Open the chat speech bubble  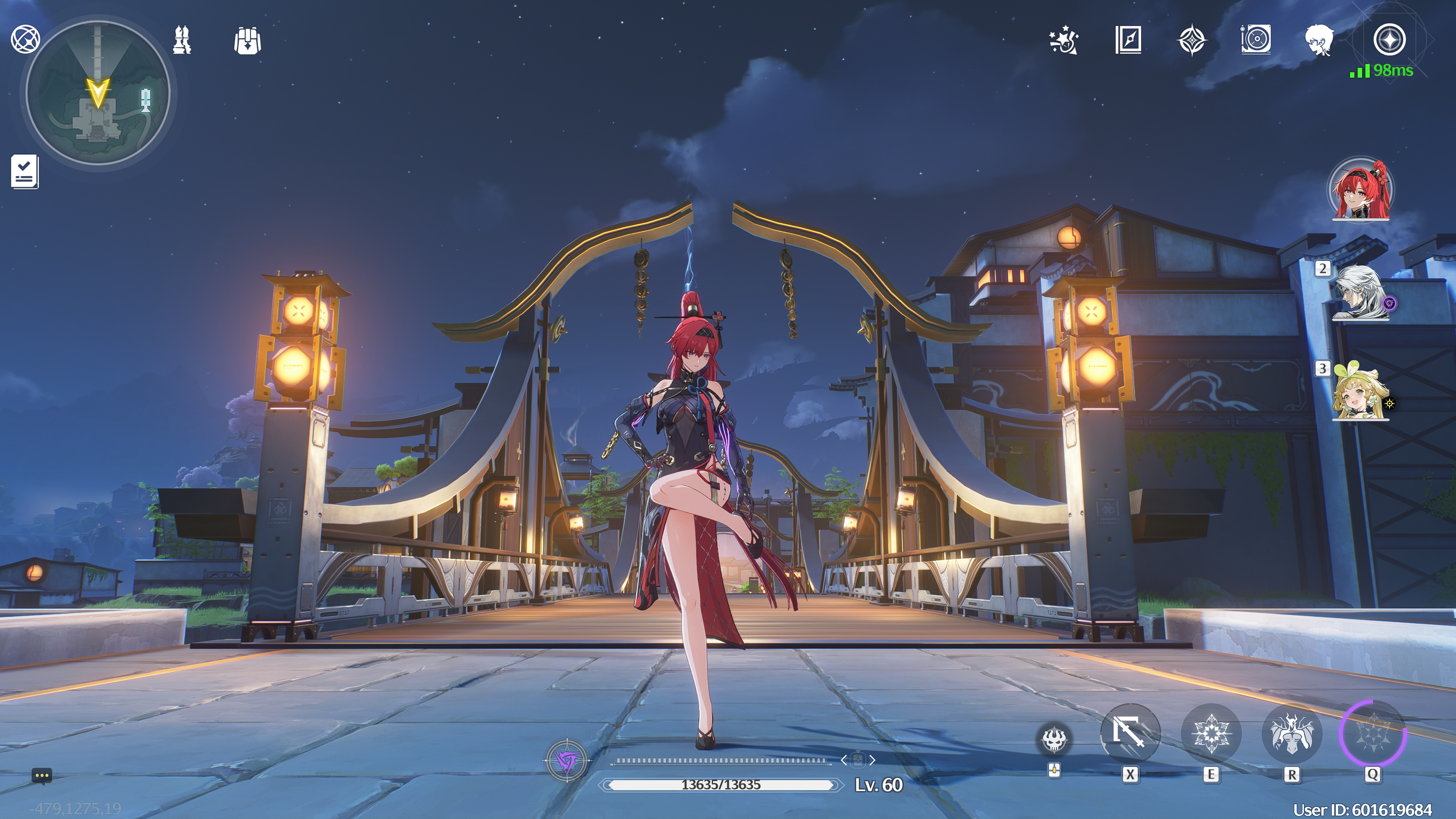42,775
